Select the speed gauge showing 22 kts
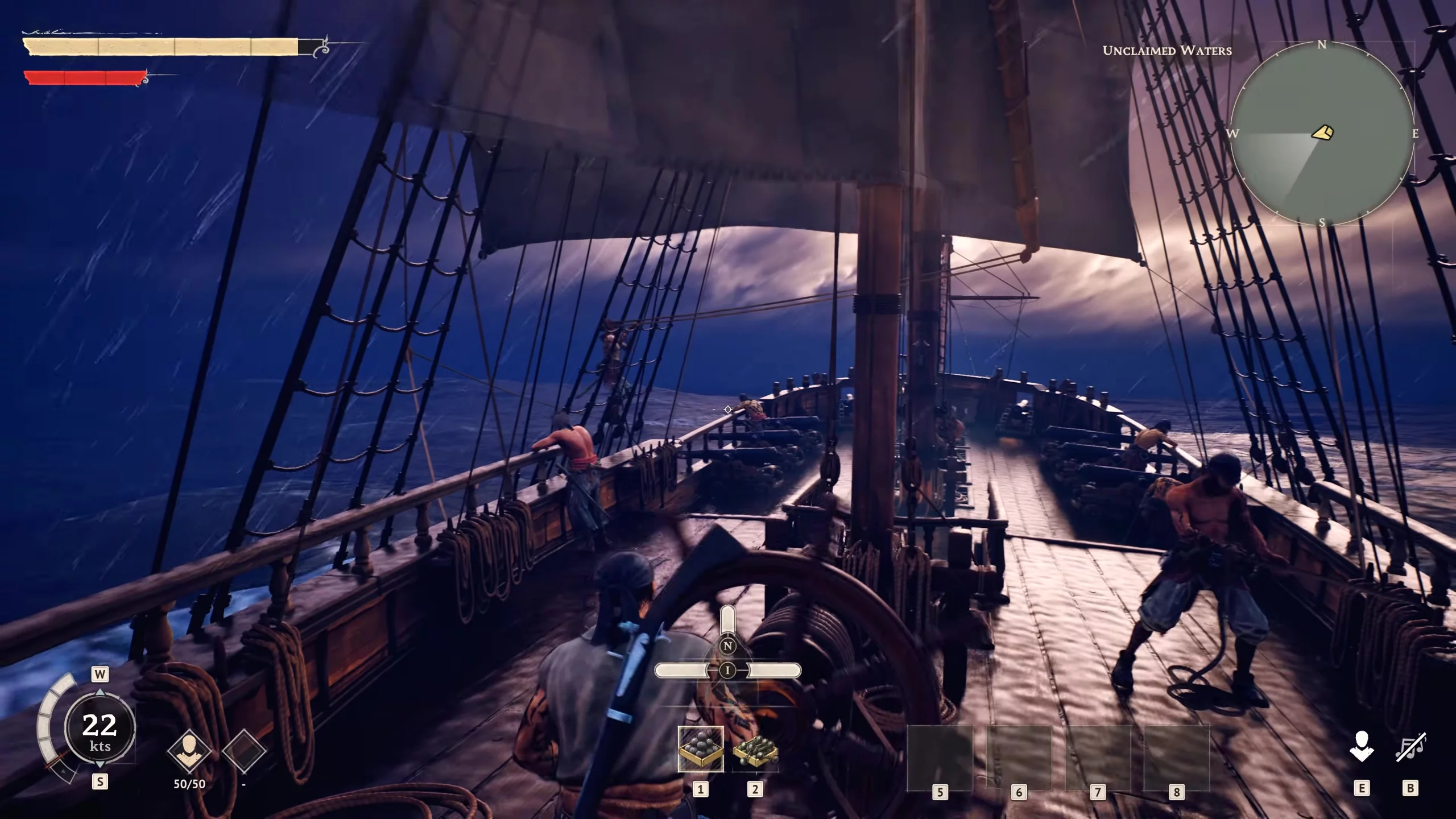Viewport: 1456px width, 819px height. click(x=100, y=730)
